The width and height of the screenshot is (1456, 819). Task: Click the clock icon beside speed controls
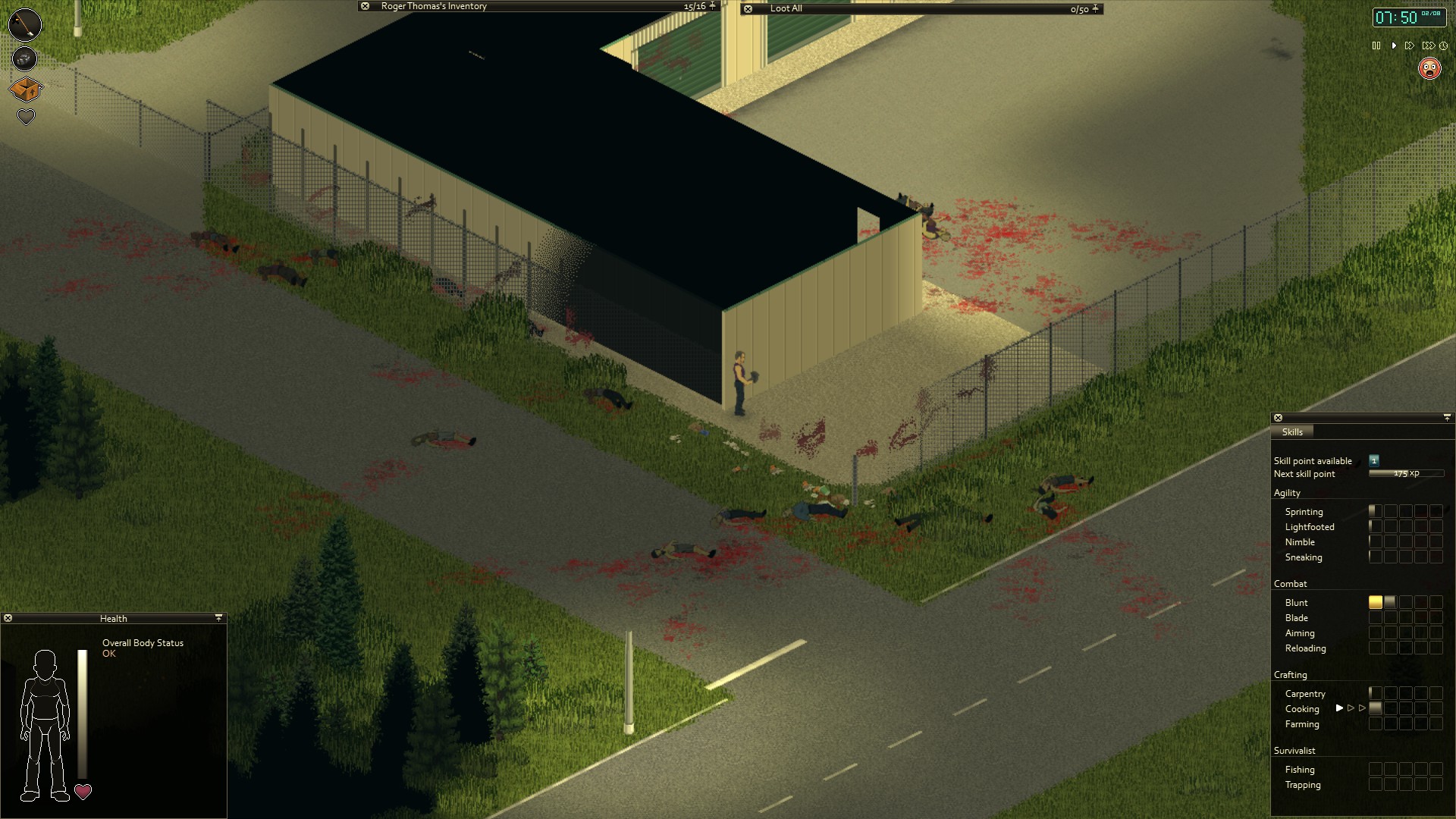(x=1444, y=45)
